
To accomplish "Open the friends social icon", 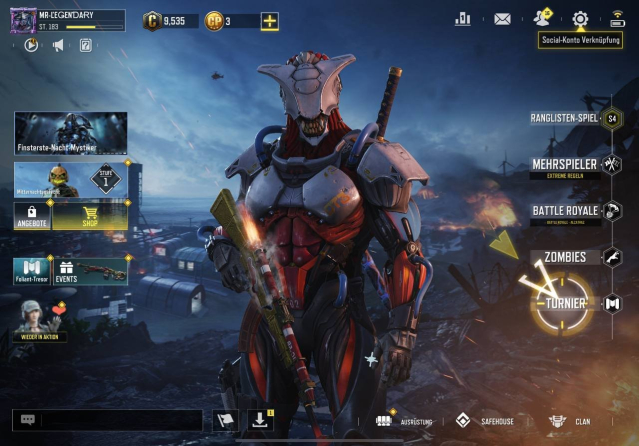I will (x=542, y=18).
